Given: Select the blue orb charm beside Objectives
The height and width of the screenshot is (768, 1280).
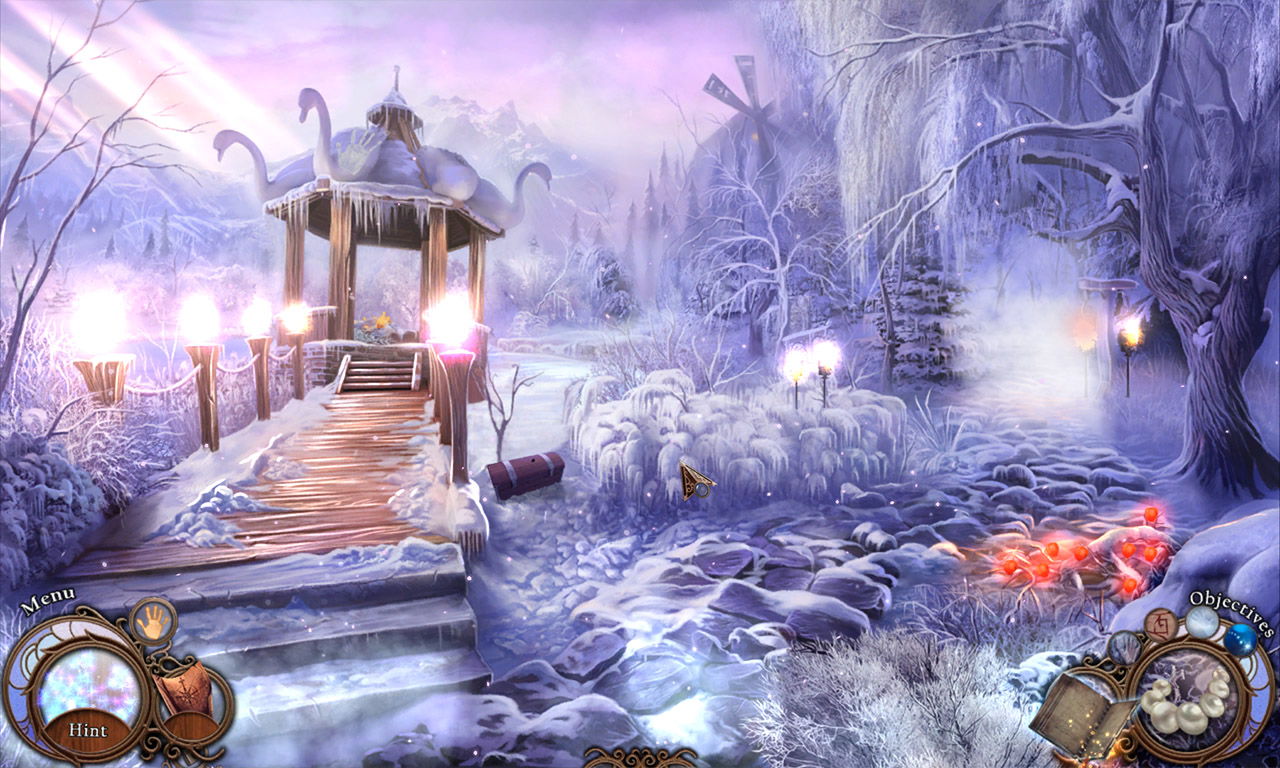Looking at the screenshot, I should tap(1242, 641).
